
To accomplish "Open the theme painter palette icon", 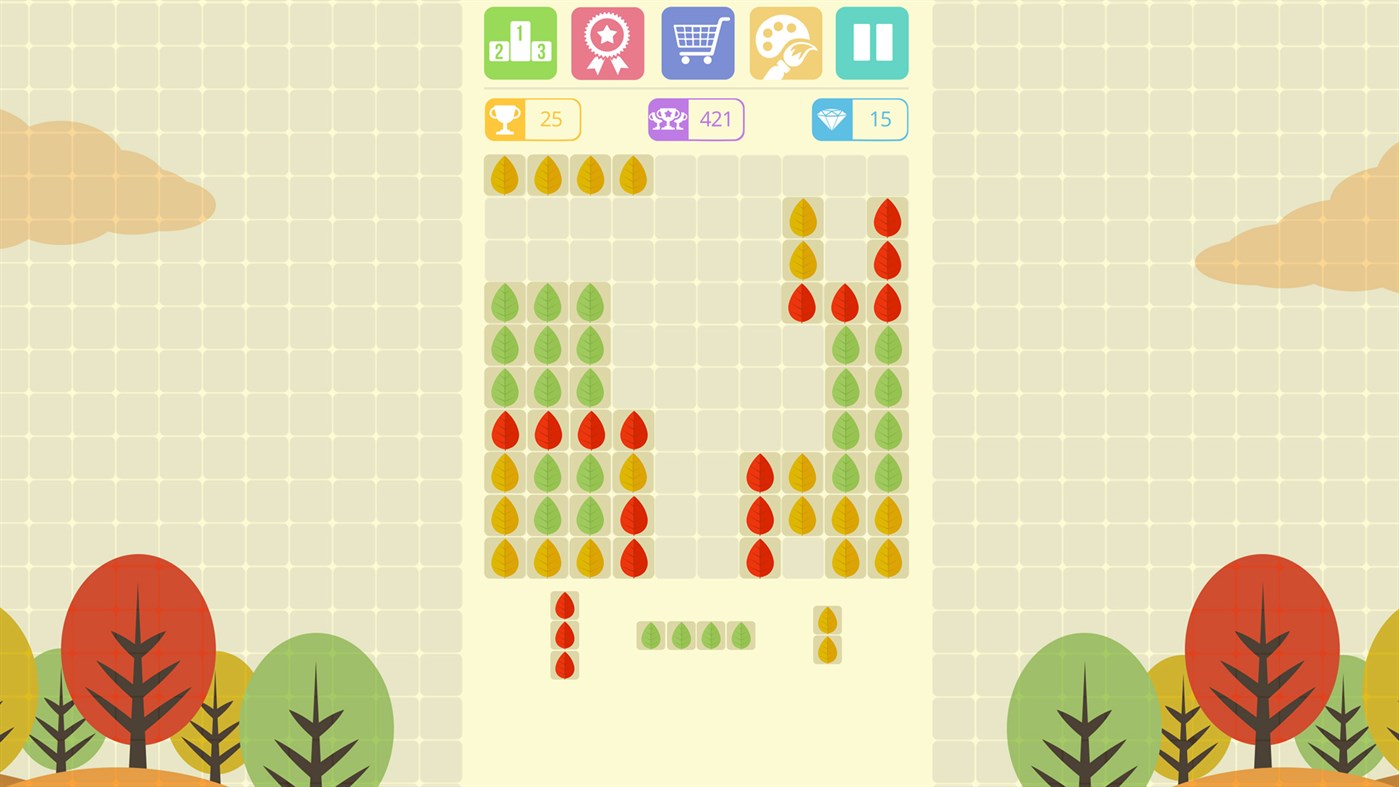I will click(x=784, y=43).
